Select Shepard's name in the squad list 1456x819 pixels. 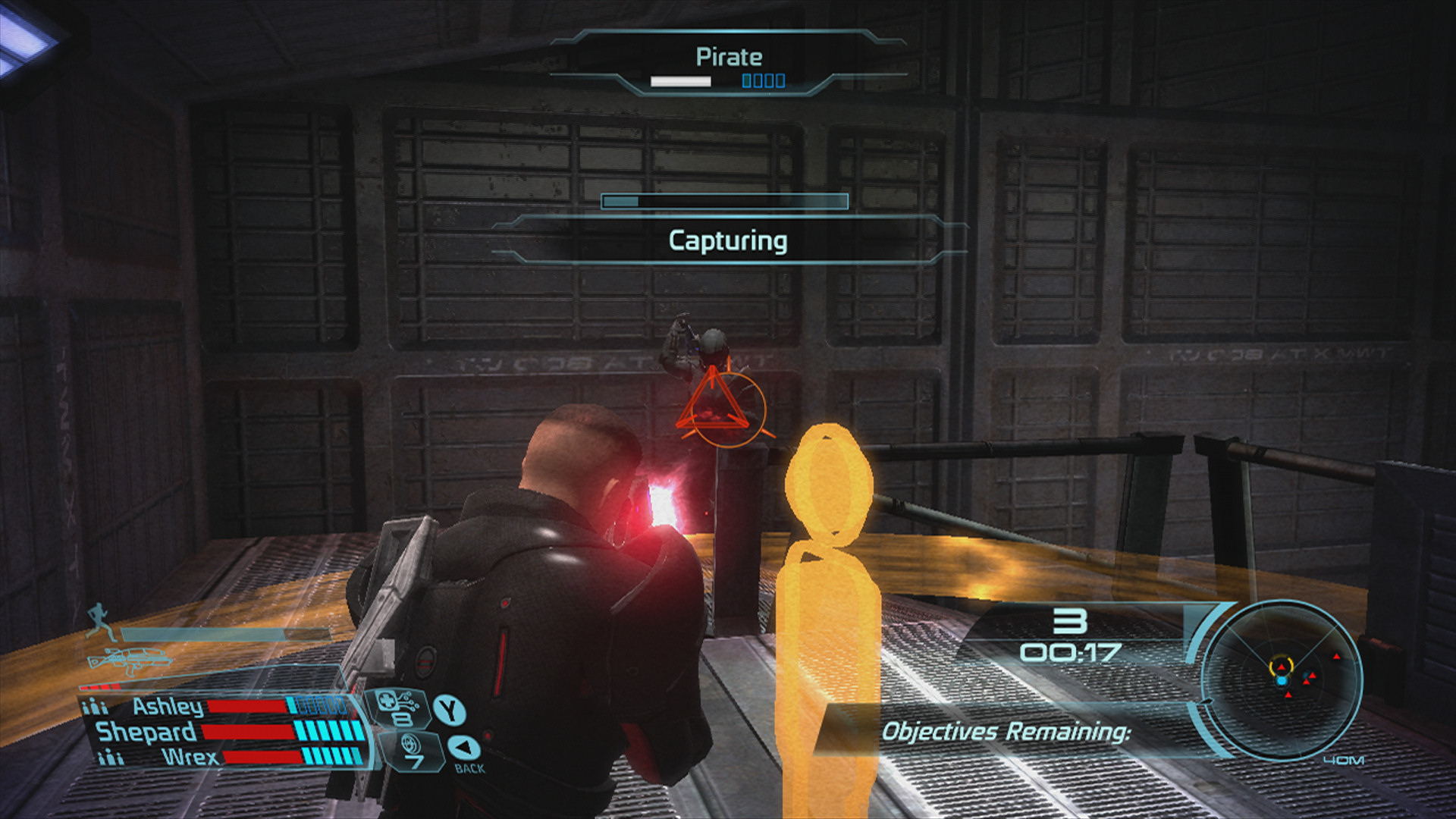tap(146, 732)
